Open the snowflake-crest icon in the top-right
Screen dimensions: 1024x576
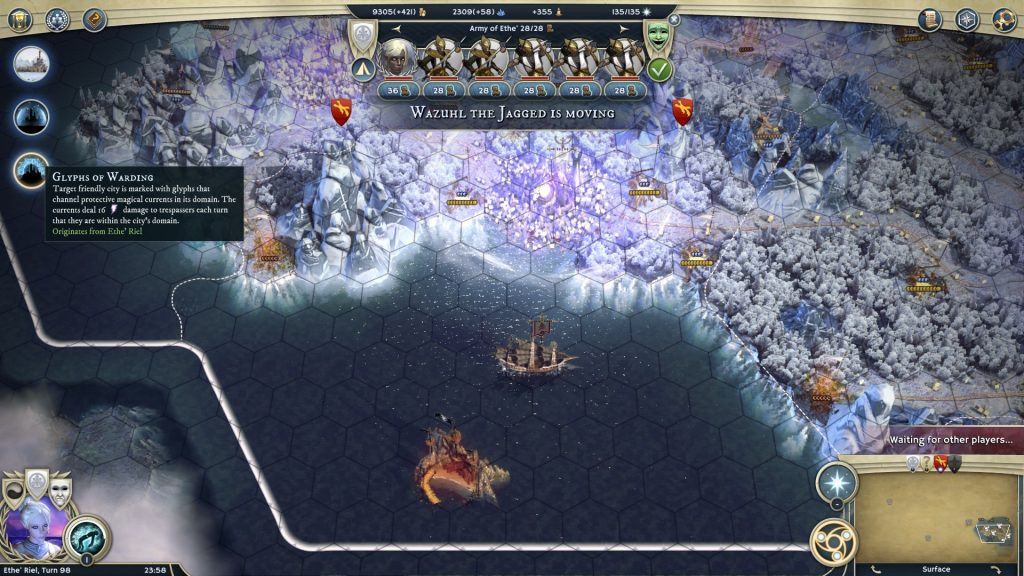966,19
